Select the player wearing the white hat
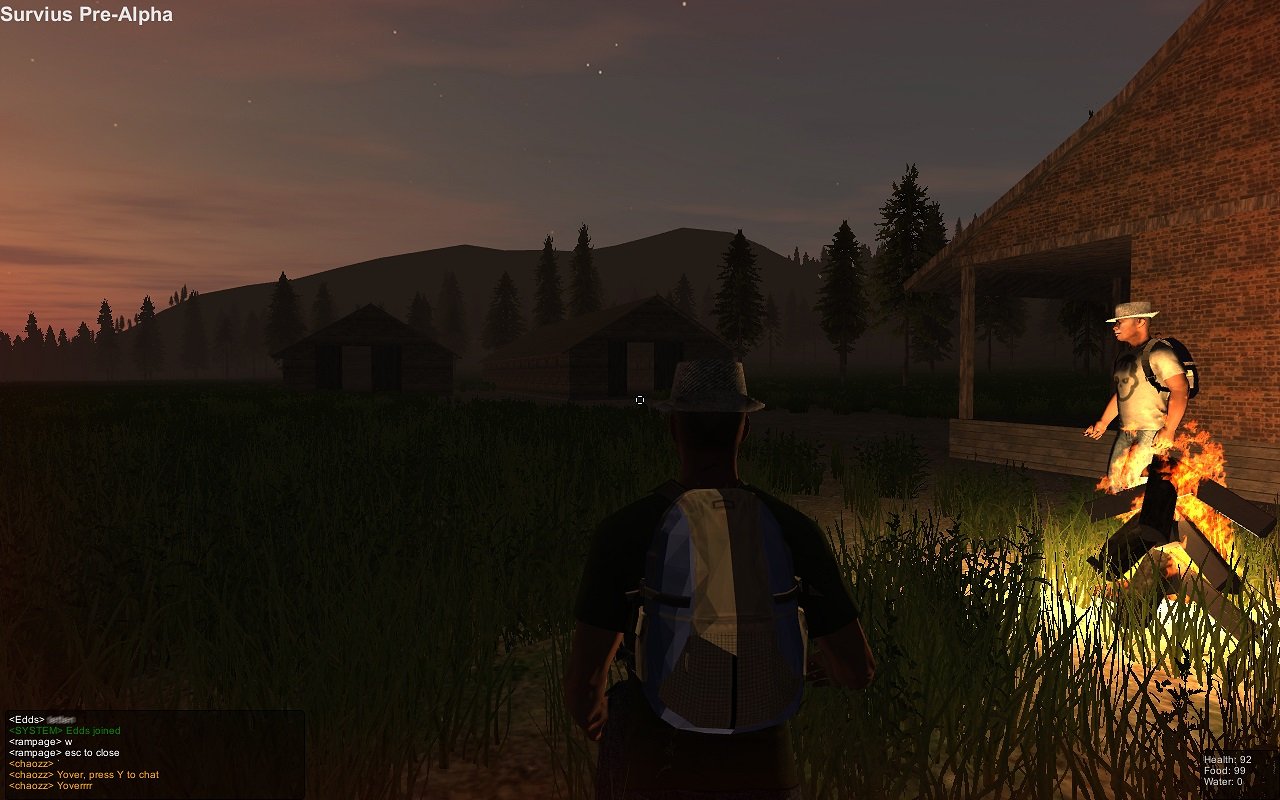 pyautogui.click(x=1130, y=380)
